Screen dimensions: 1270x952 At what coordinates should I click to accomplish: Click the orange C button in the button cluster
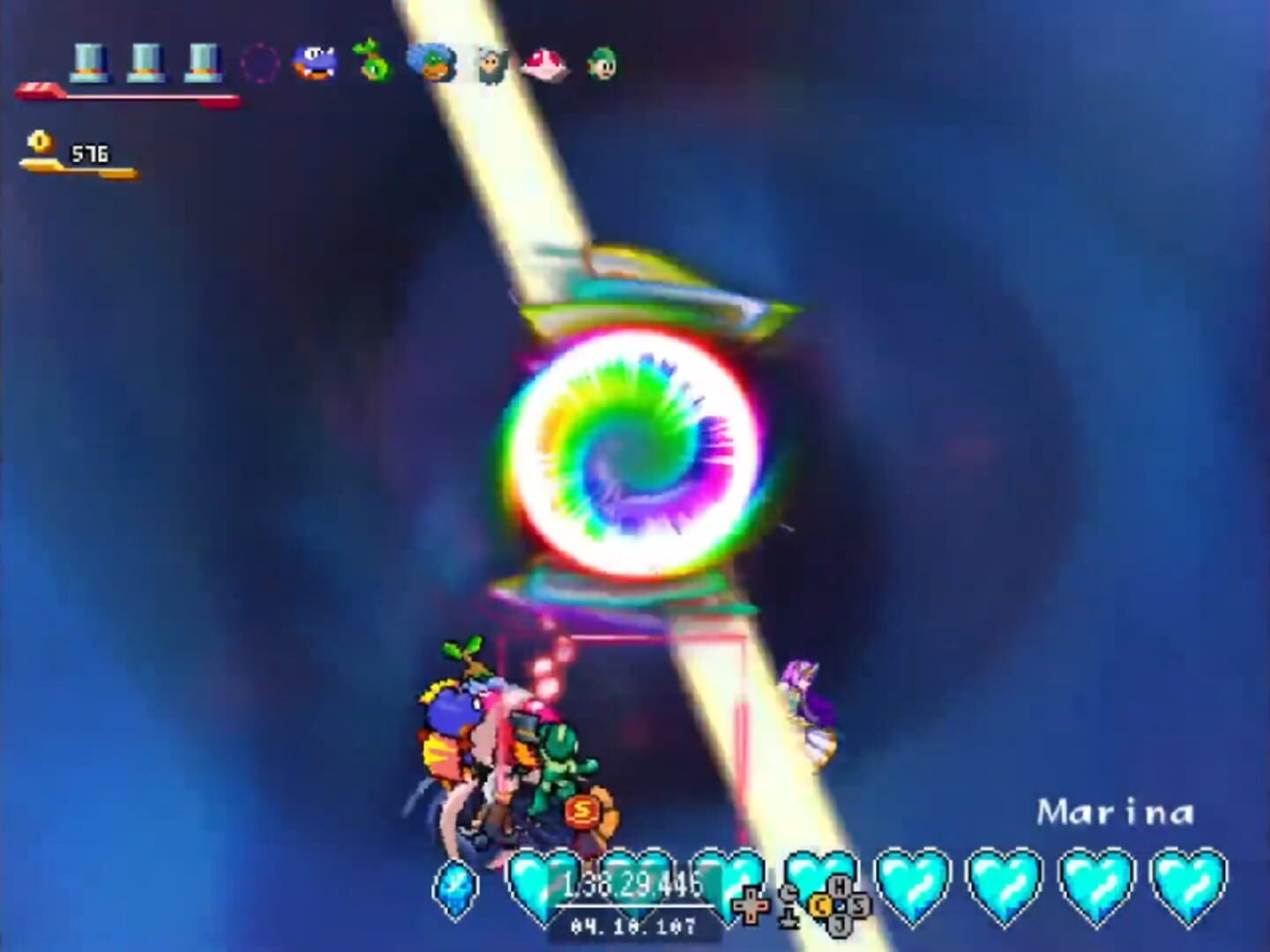821,905
